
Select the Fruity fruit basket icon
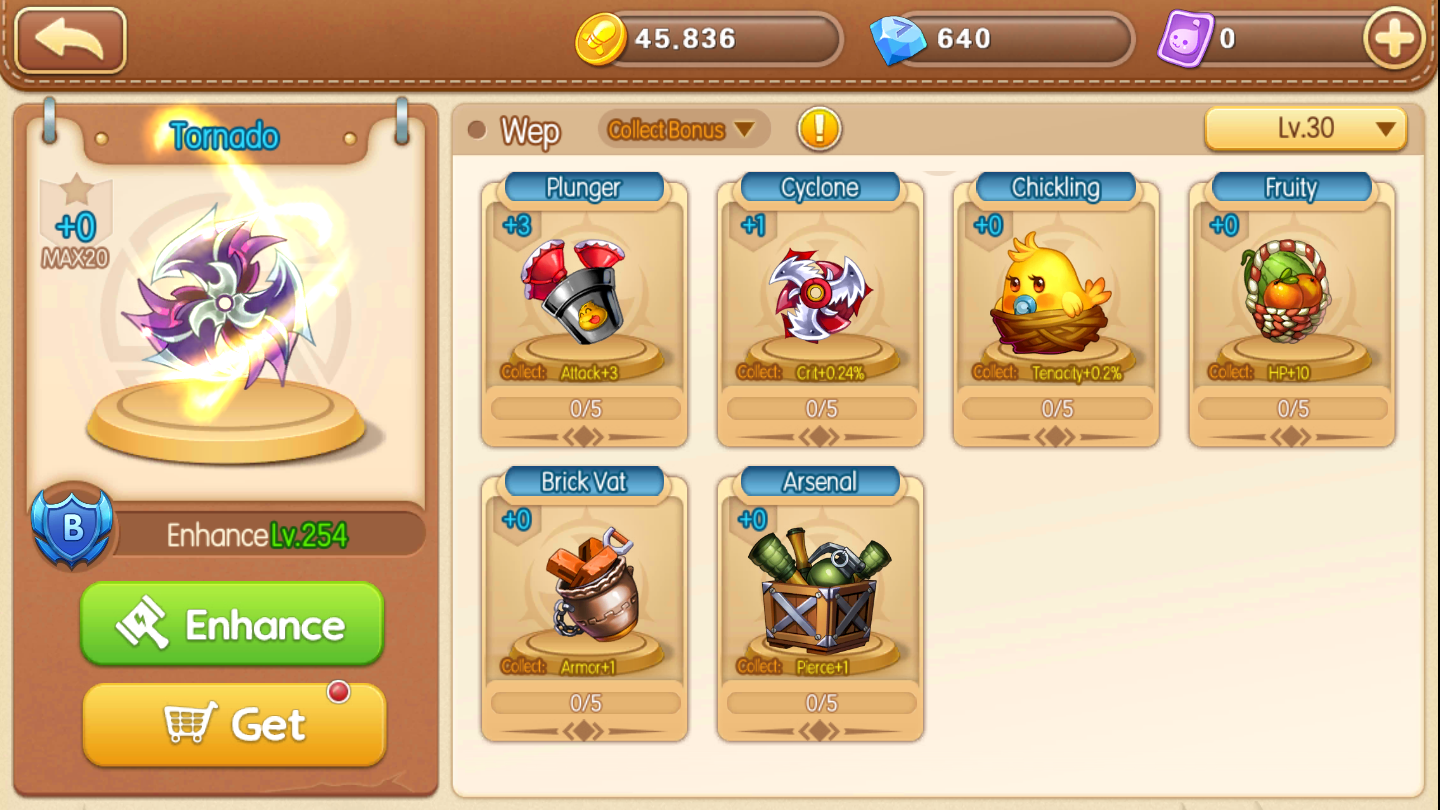pos(1291,295)
